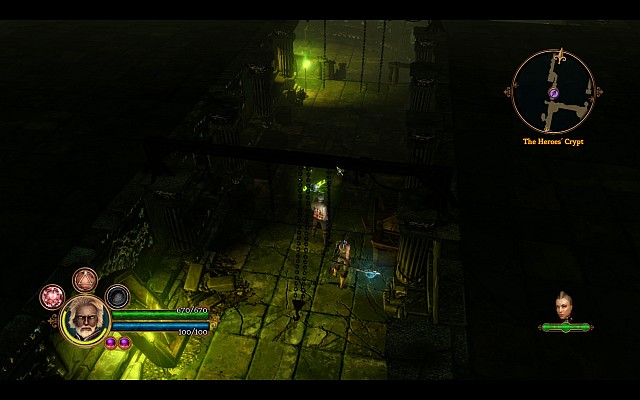Click the bearded mage character portrait

click(85, 321)
